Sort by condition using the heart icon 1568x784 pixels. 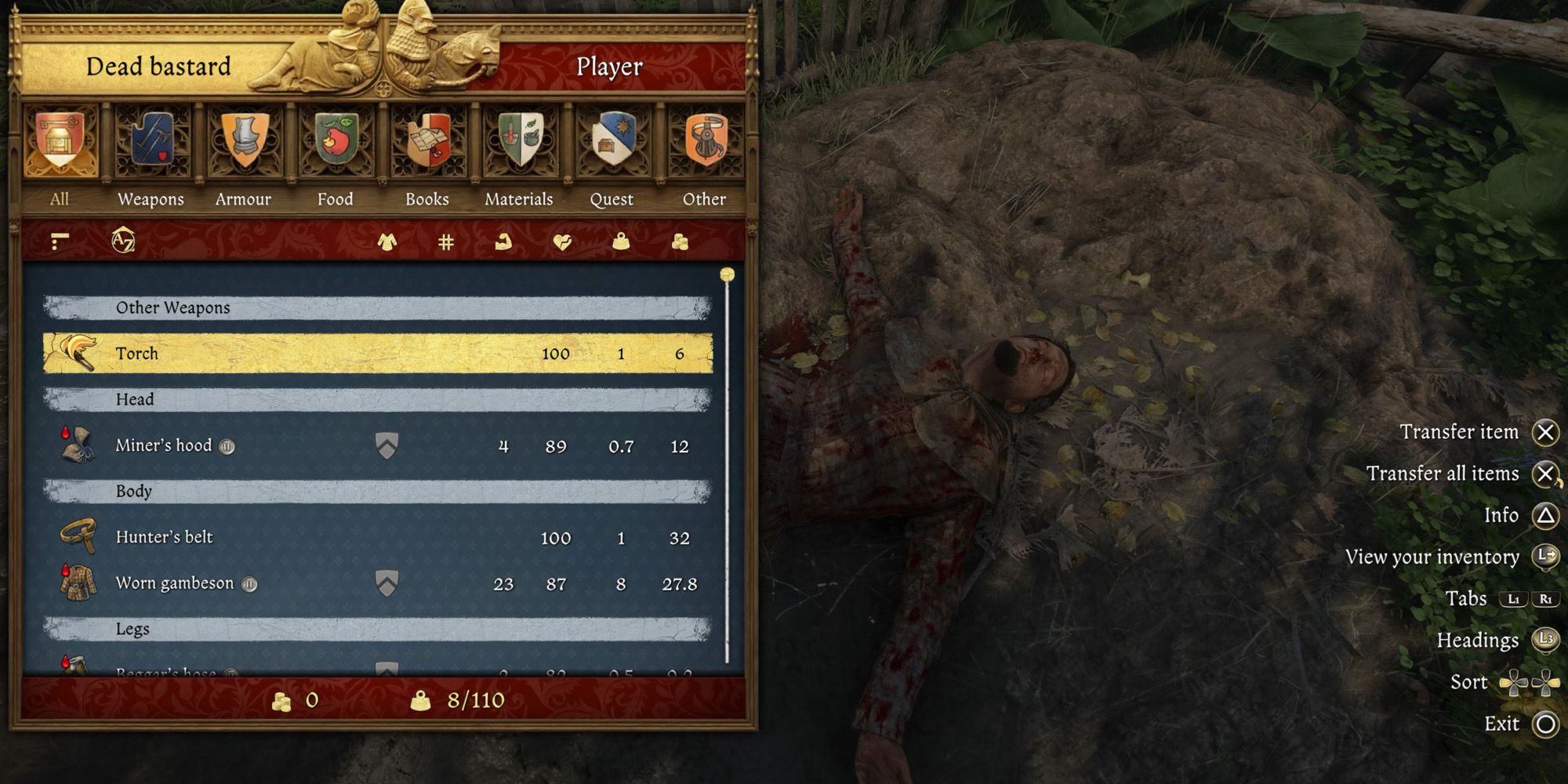pyautogui.click(x=562, y=242)
